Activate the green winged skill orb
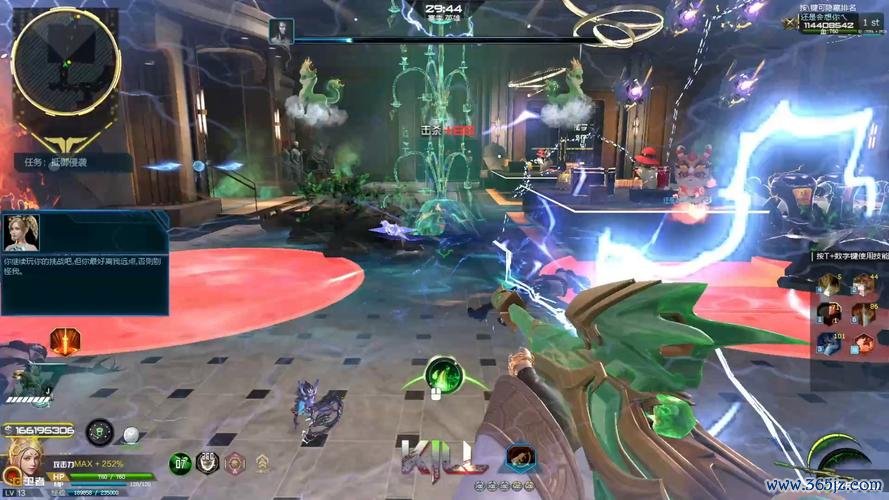This screenshot has height=500, width=889. click(441, 375)
